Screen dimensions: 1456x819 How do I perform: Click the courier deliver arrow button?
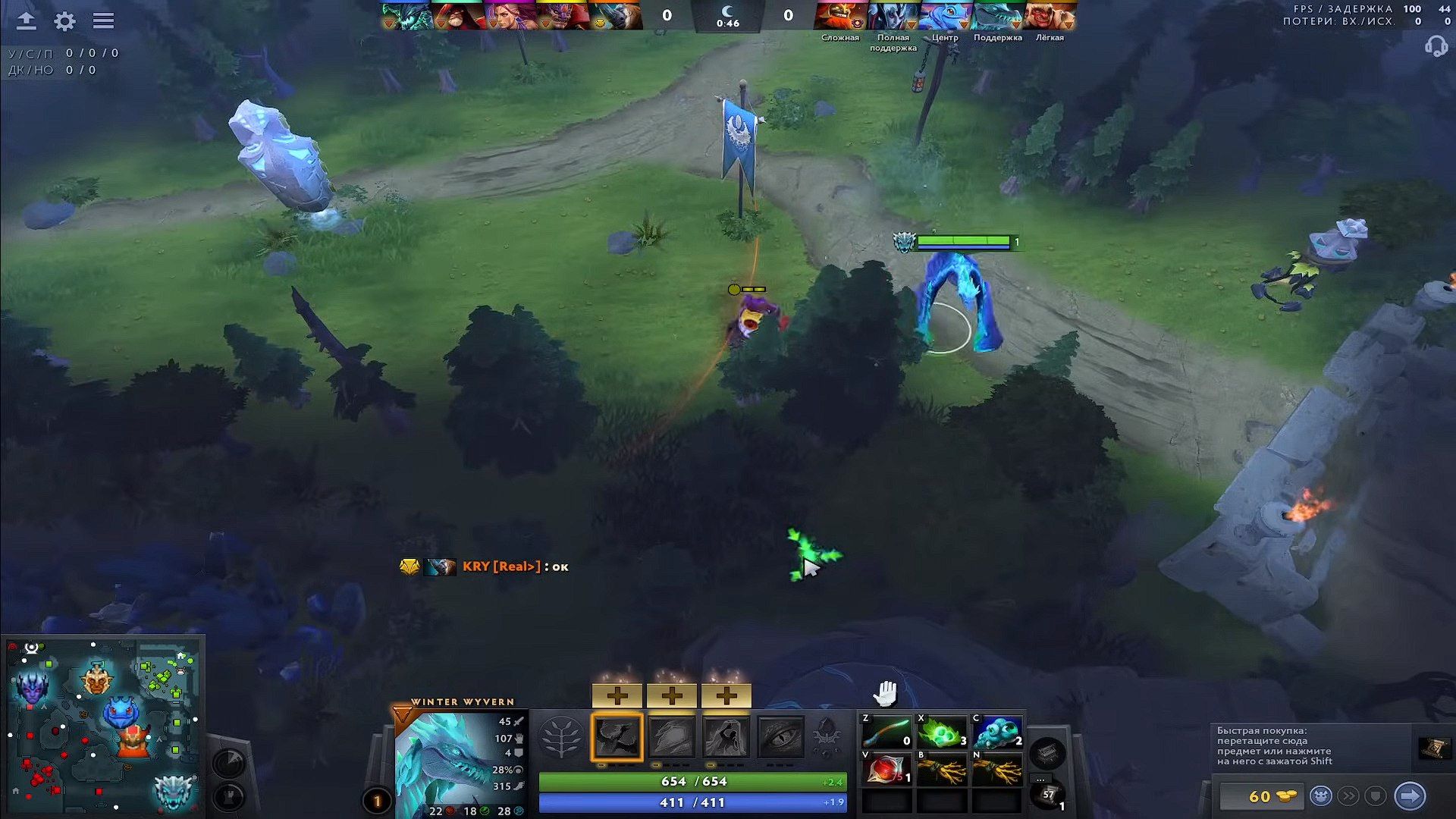(x=1410, y=796)
